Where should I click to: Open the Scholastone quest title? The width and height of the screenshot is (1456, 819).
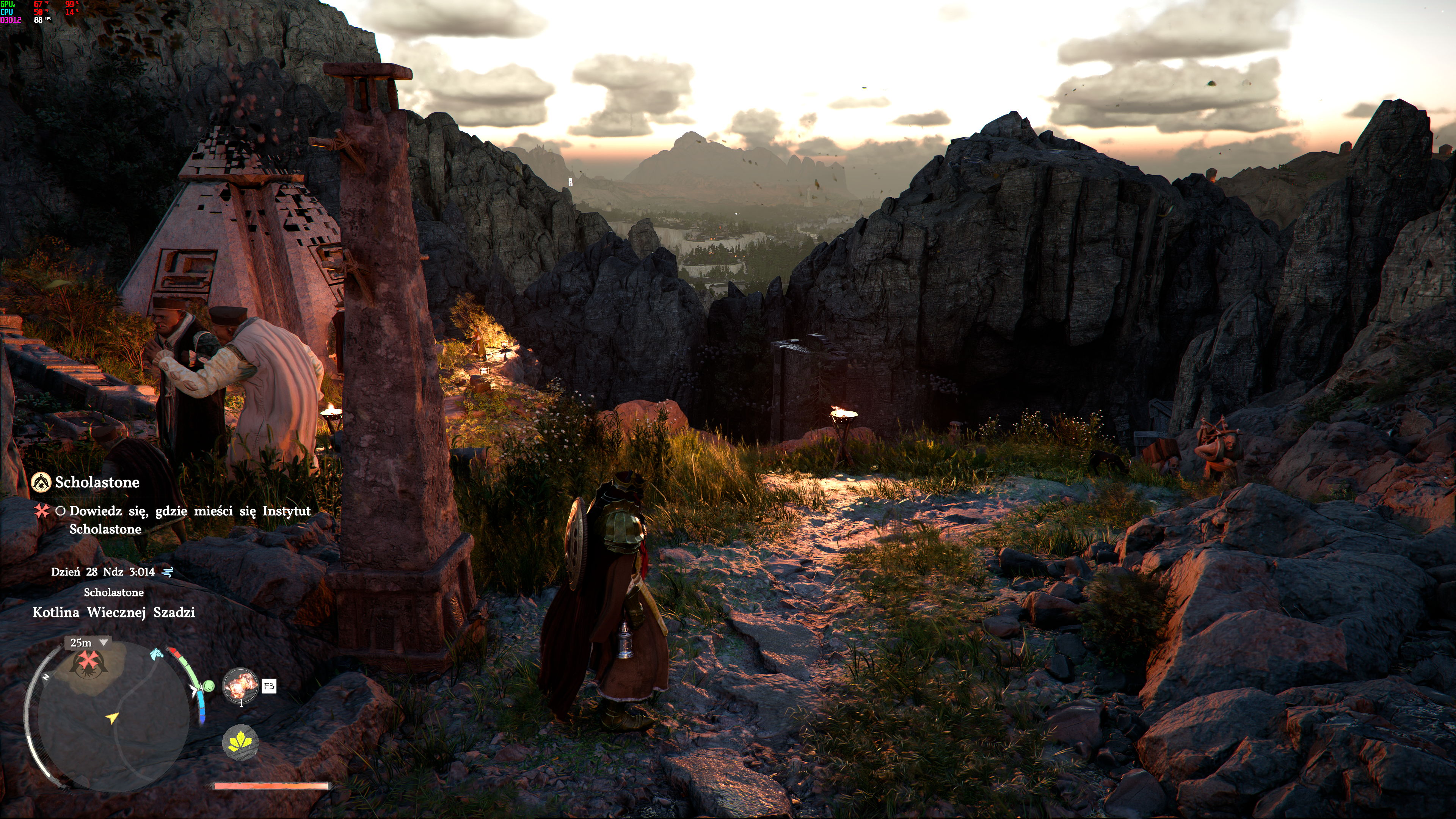tap(97, 482)
